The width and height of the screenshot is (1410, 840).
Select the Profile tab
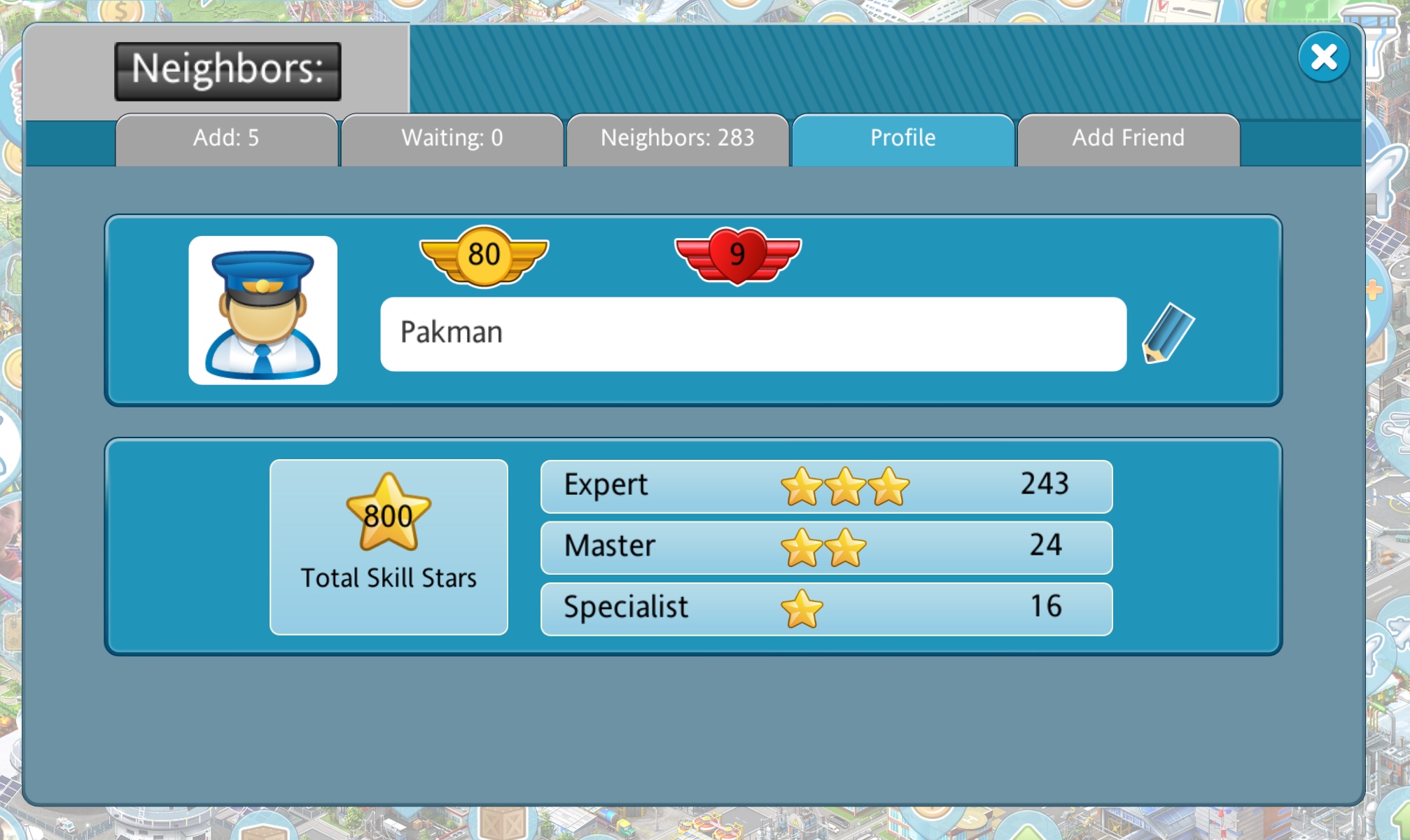pos(902,139)
